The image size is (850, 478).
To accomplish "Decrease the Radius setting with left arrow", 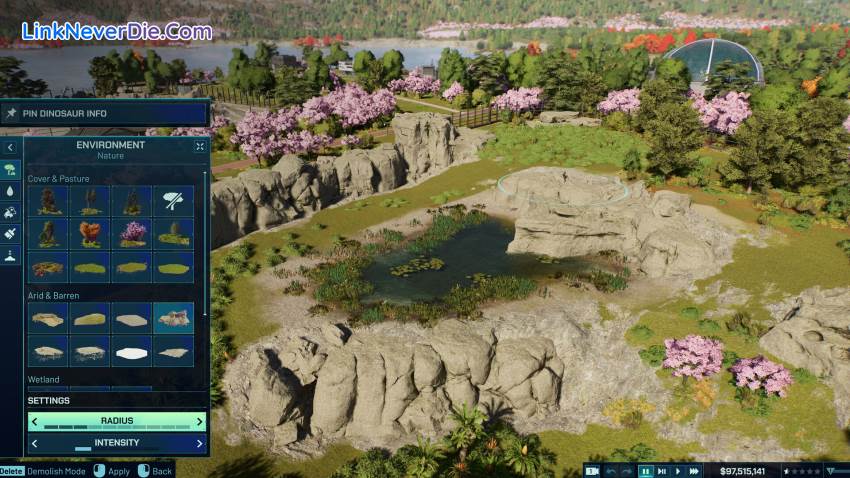I will click(36, 421).
